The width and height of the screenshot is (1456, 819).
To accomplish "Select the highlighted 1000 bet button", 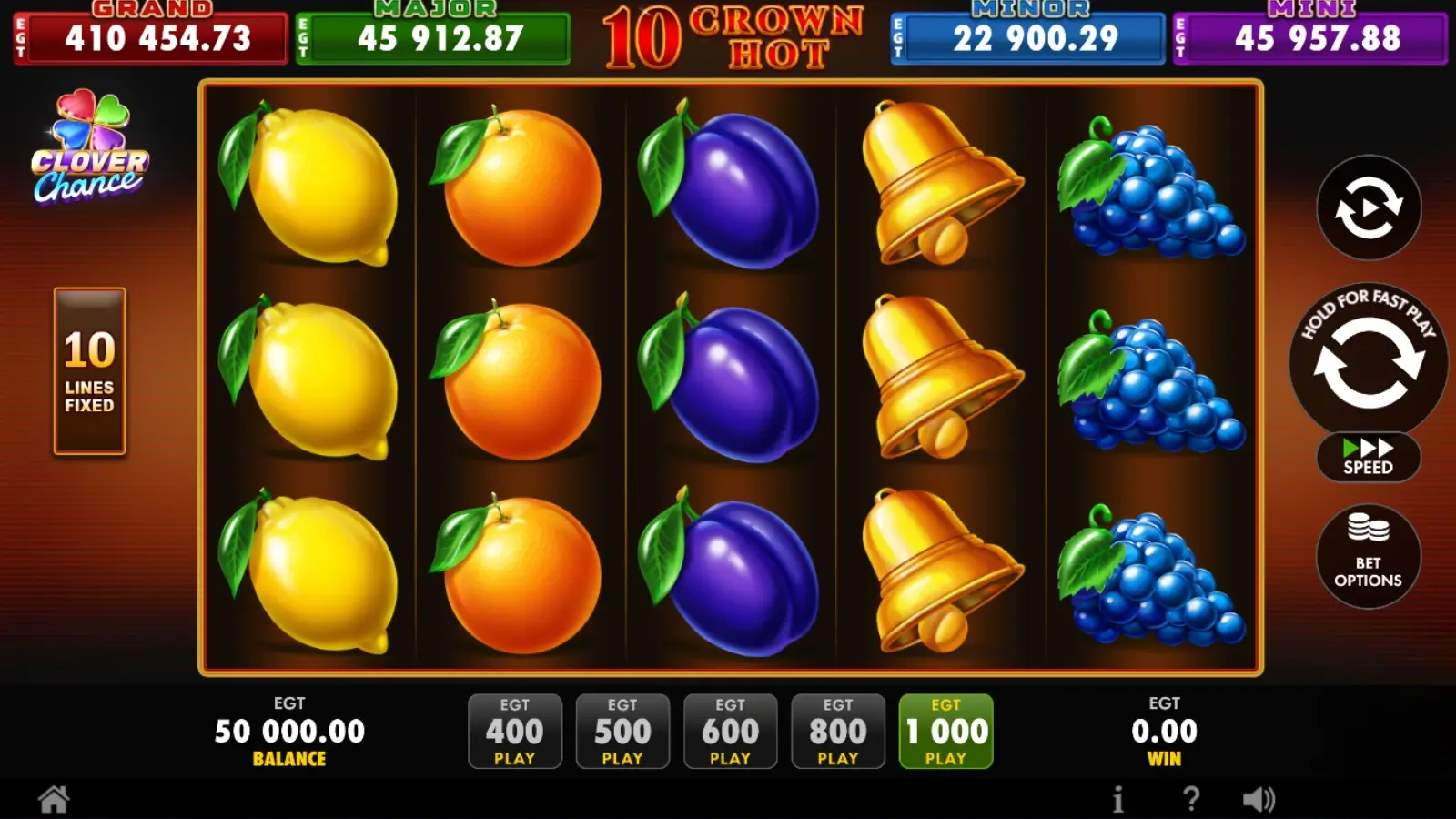I will (946, 731).
